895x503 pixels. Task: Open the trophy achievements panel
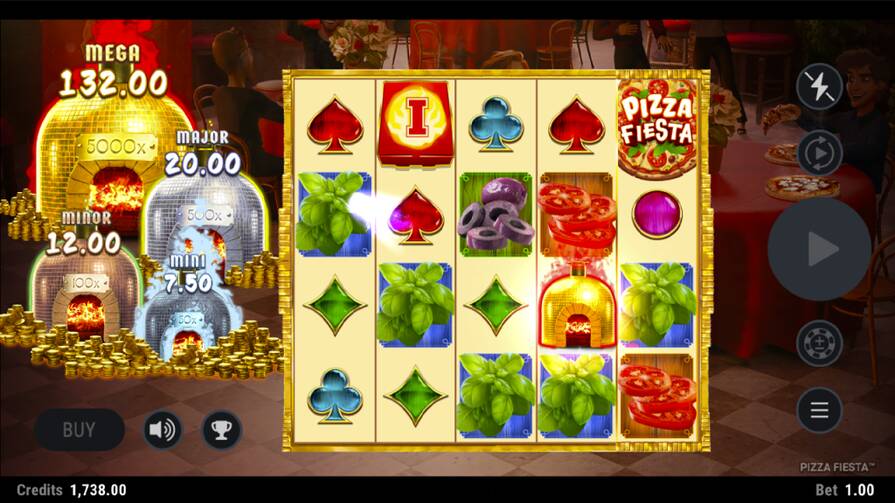click(222, 430)
